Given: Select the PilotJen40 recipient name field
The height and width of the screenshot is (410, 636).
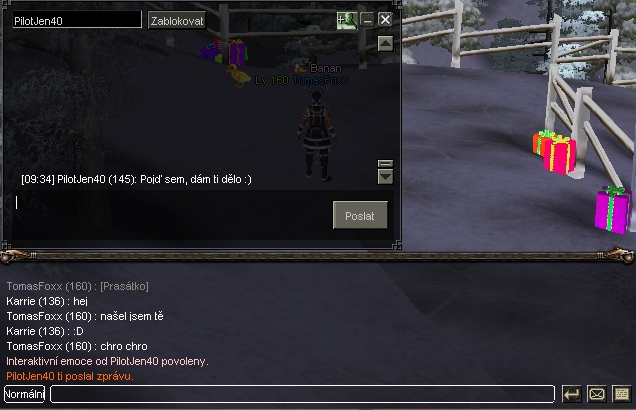Looking at the screenshot, I should point(77,20).
